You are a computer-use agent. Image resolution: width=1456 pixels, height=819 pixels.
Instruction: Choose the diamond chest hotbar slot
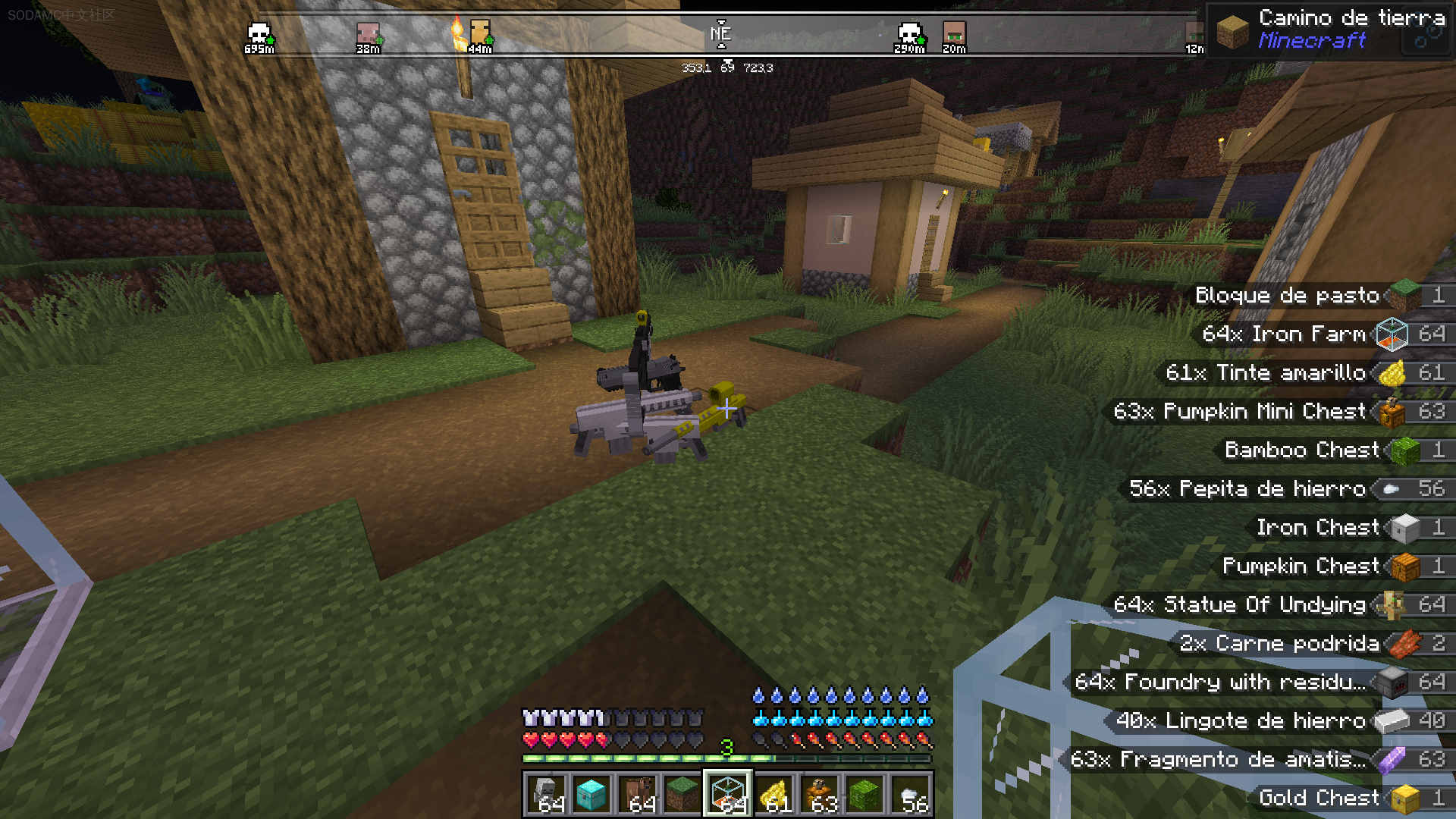click(591, 794)
